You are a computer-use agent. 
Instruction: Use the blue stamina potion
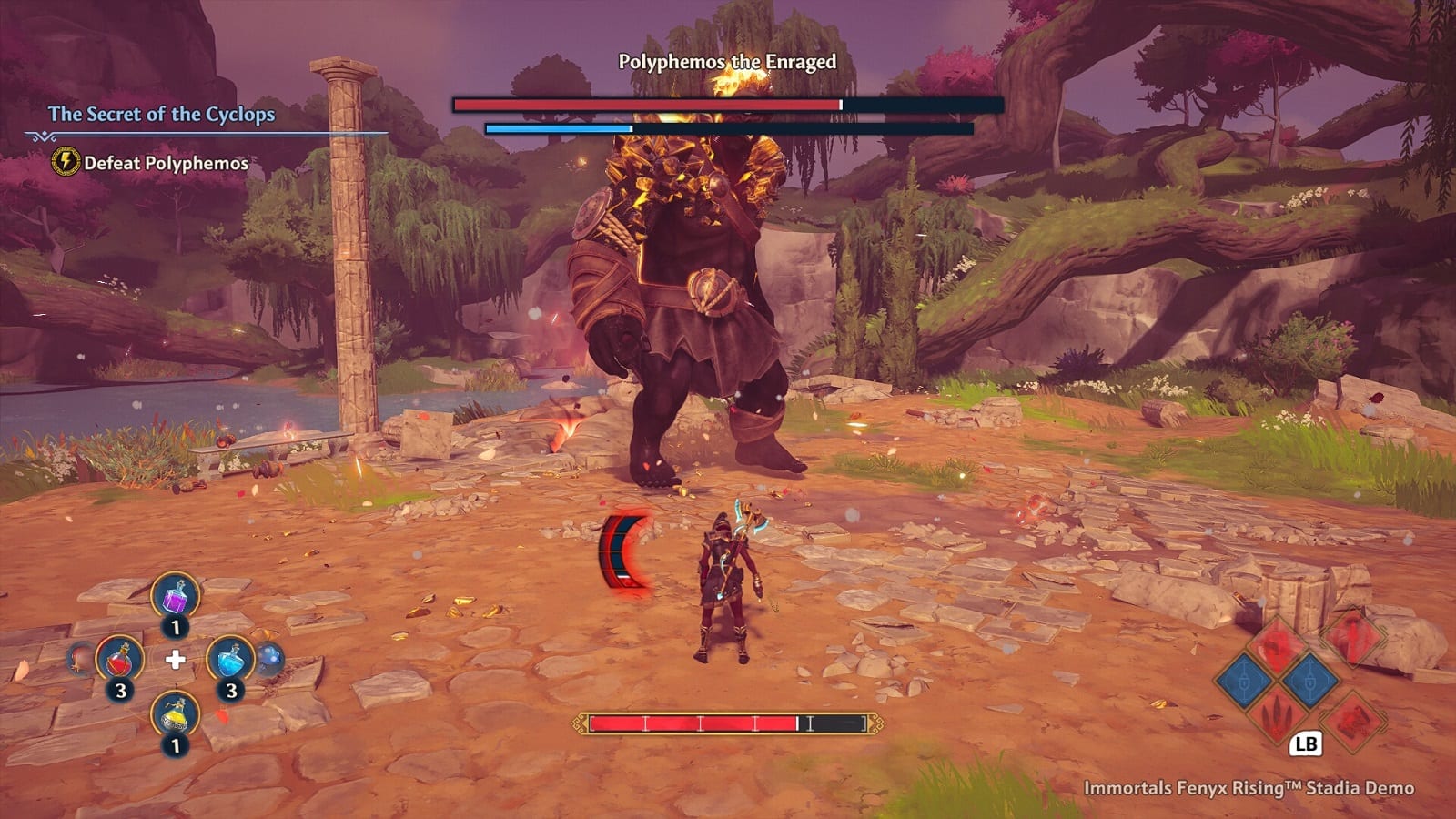230,658
